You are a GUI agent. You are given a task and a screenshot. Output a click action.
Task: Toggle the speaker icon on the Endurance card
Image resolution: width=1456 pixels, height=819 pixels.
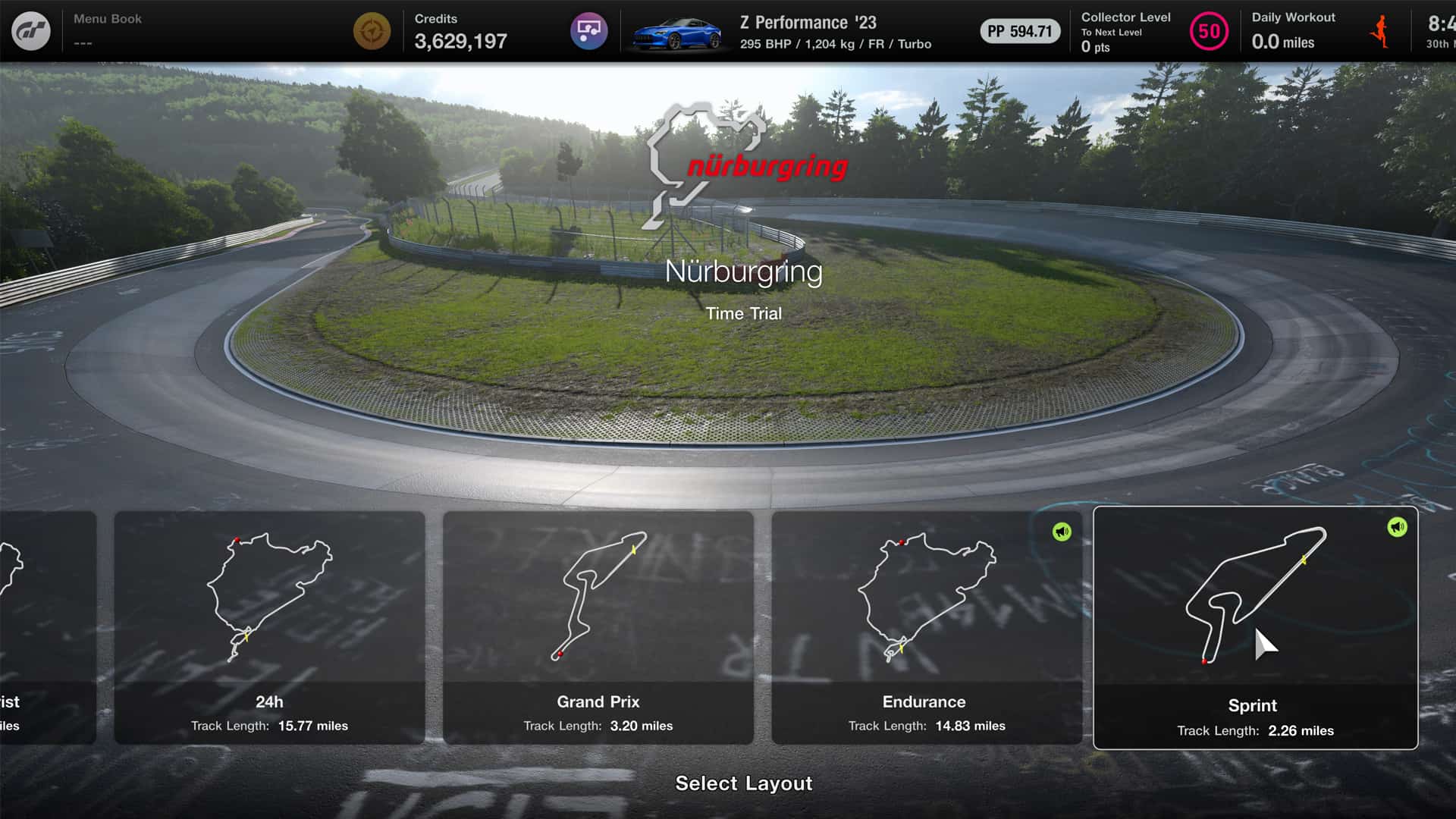(x=1061, y=531)
